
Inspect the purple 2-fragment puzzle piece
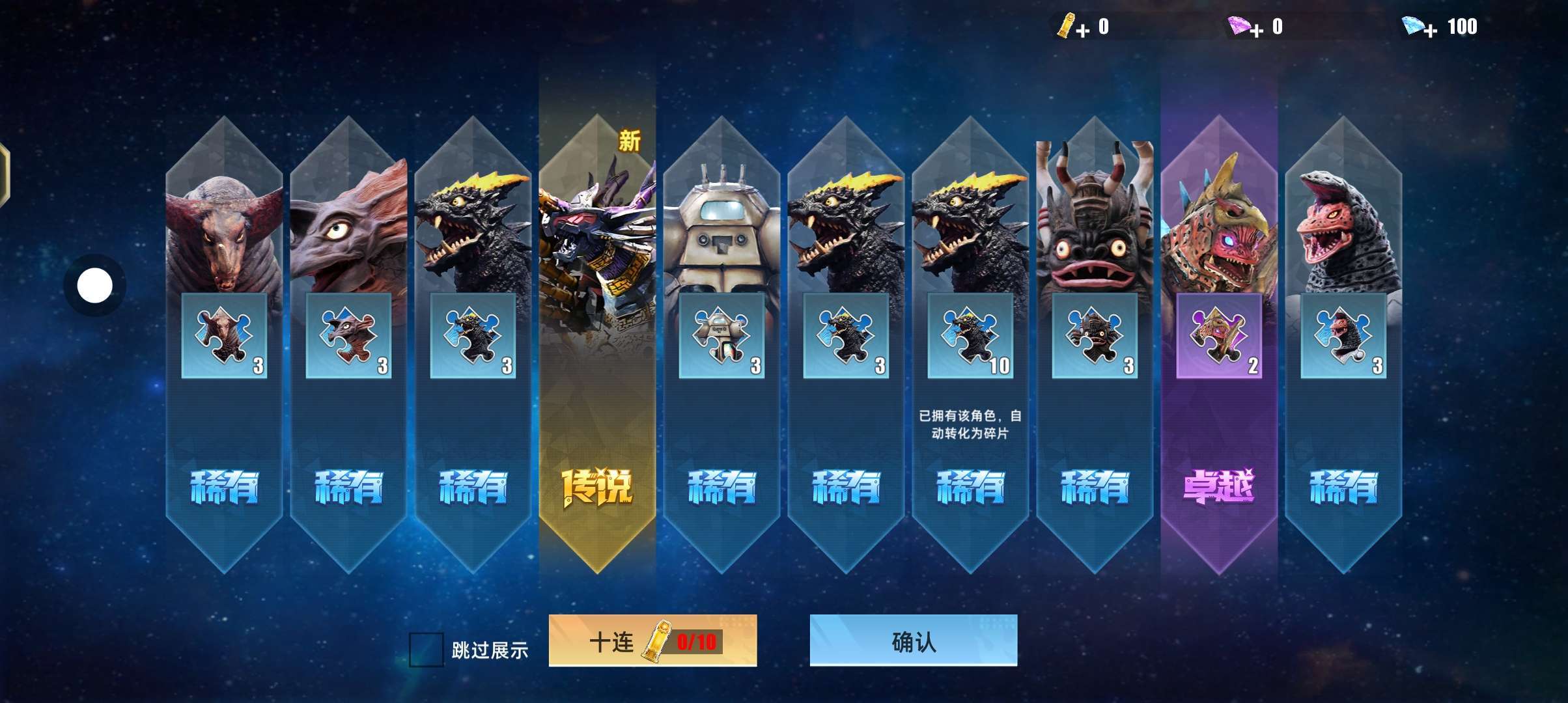pyautogui.click(x=1218, y=336)
